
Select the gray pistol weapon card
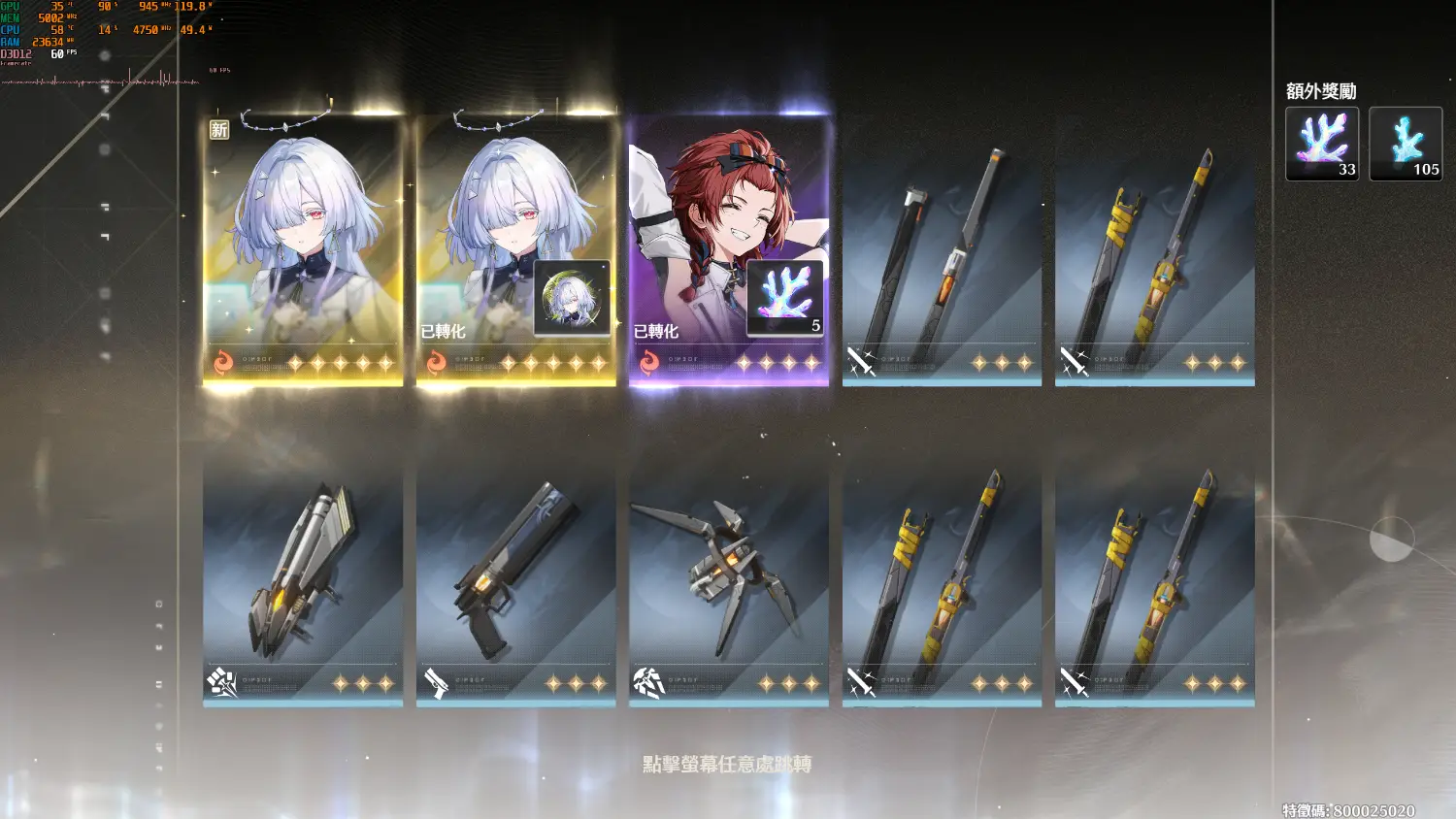point(515,582)
